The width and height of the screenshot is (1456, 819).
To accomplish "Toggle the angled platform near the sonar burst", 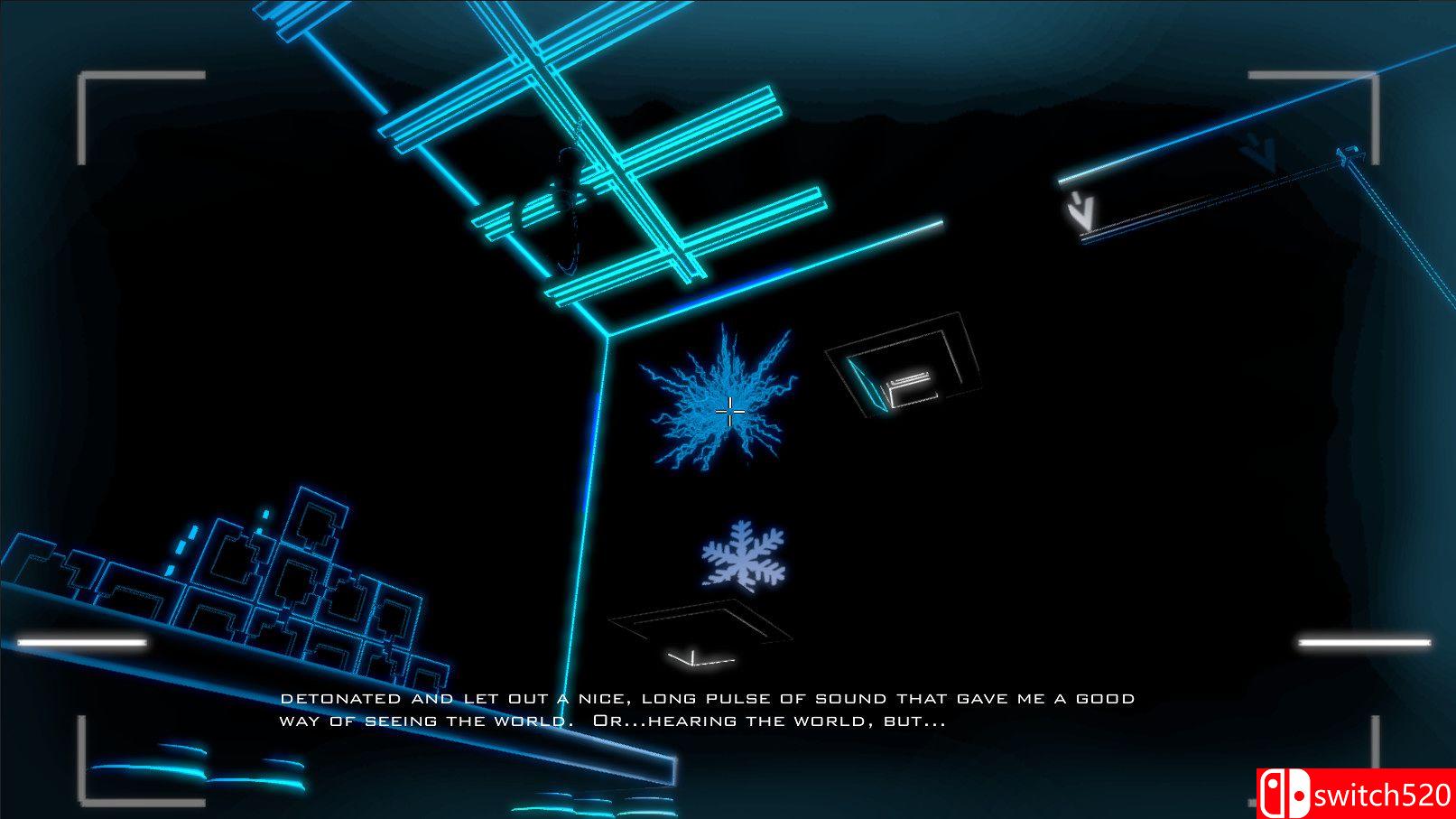I will (x=903, y=370).
